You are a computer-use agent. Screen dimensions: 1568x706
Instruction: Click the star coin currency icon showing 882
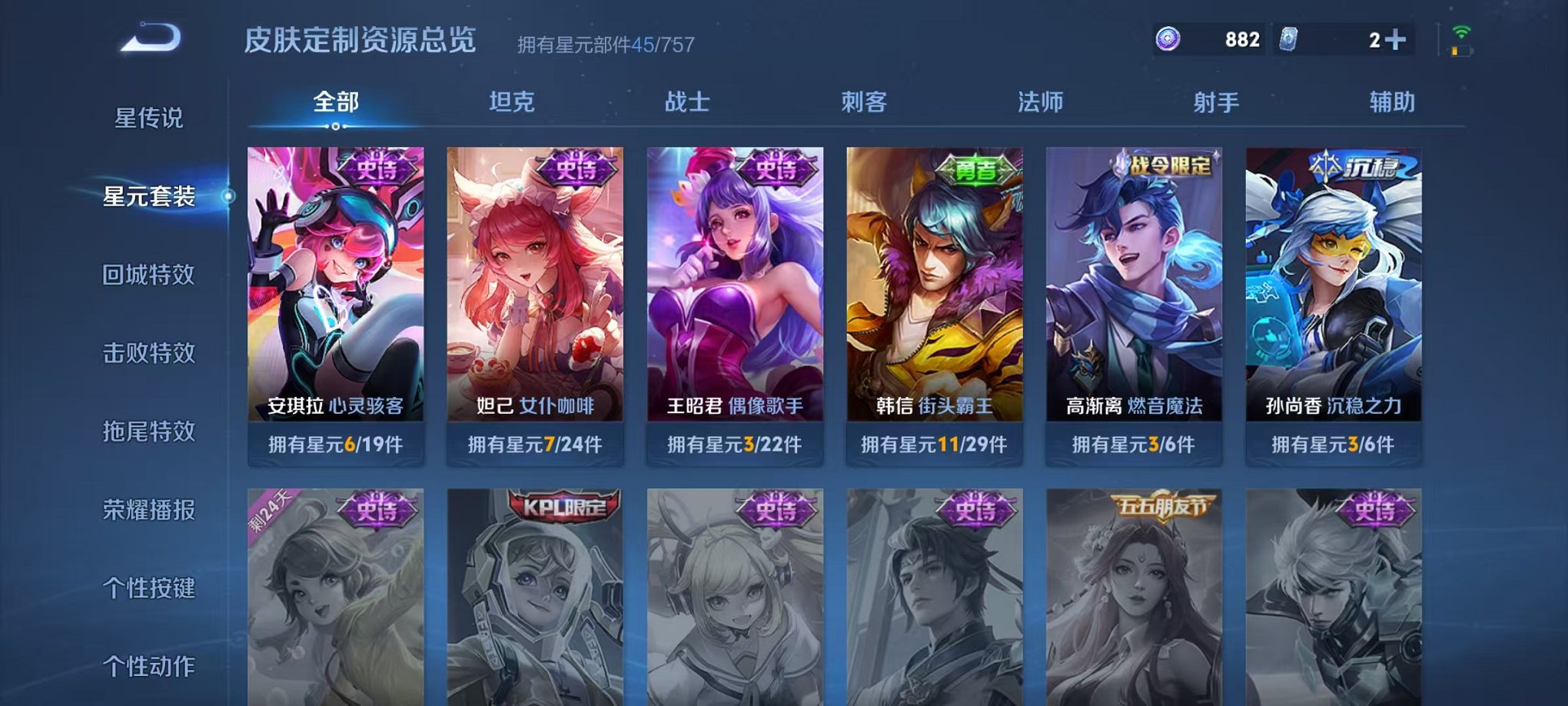click(x=1168, y=38)
